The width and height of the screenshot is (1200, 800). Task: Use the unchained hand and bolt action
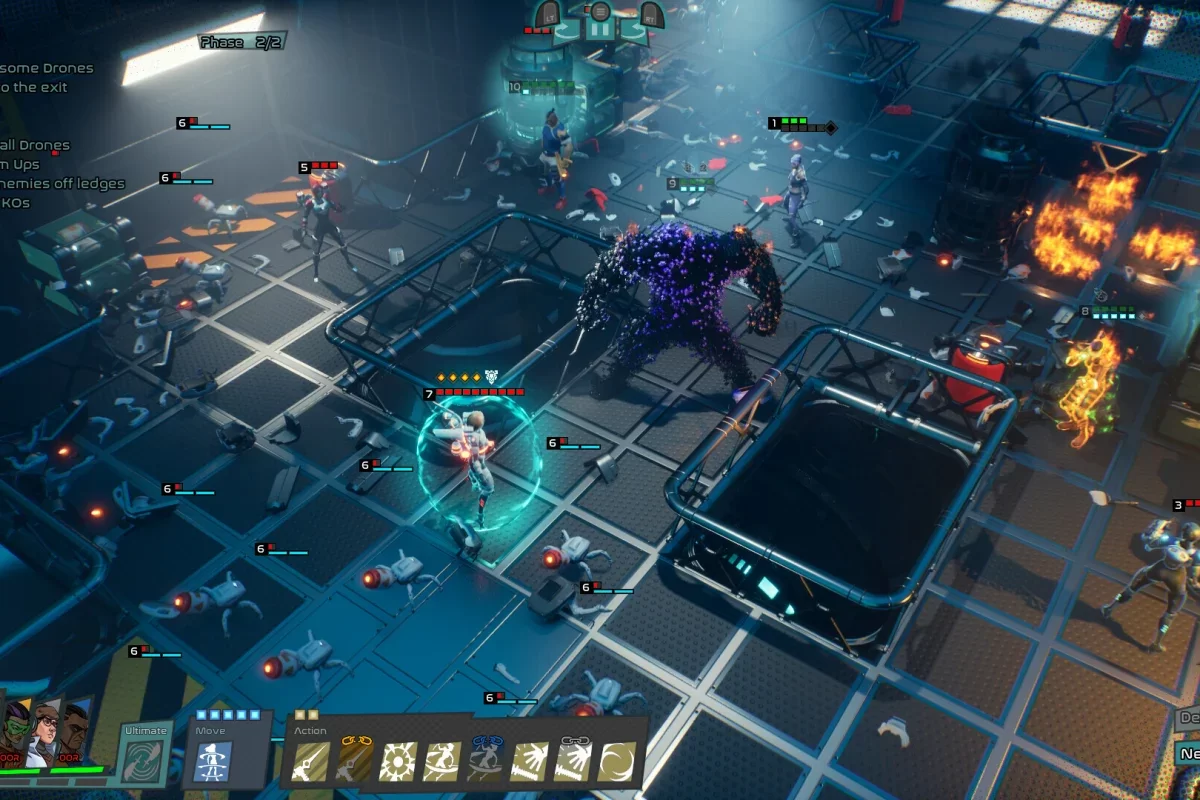(x=529, y=762)
